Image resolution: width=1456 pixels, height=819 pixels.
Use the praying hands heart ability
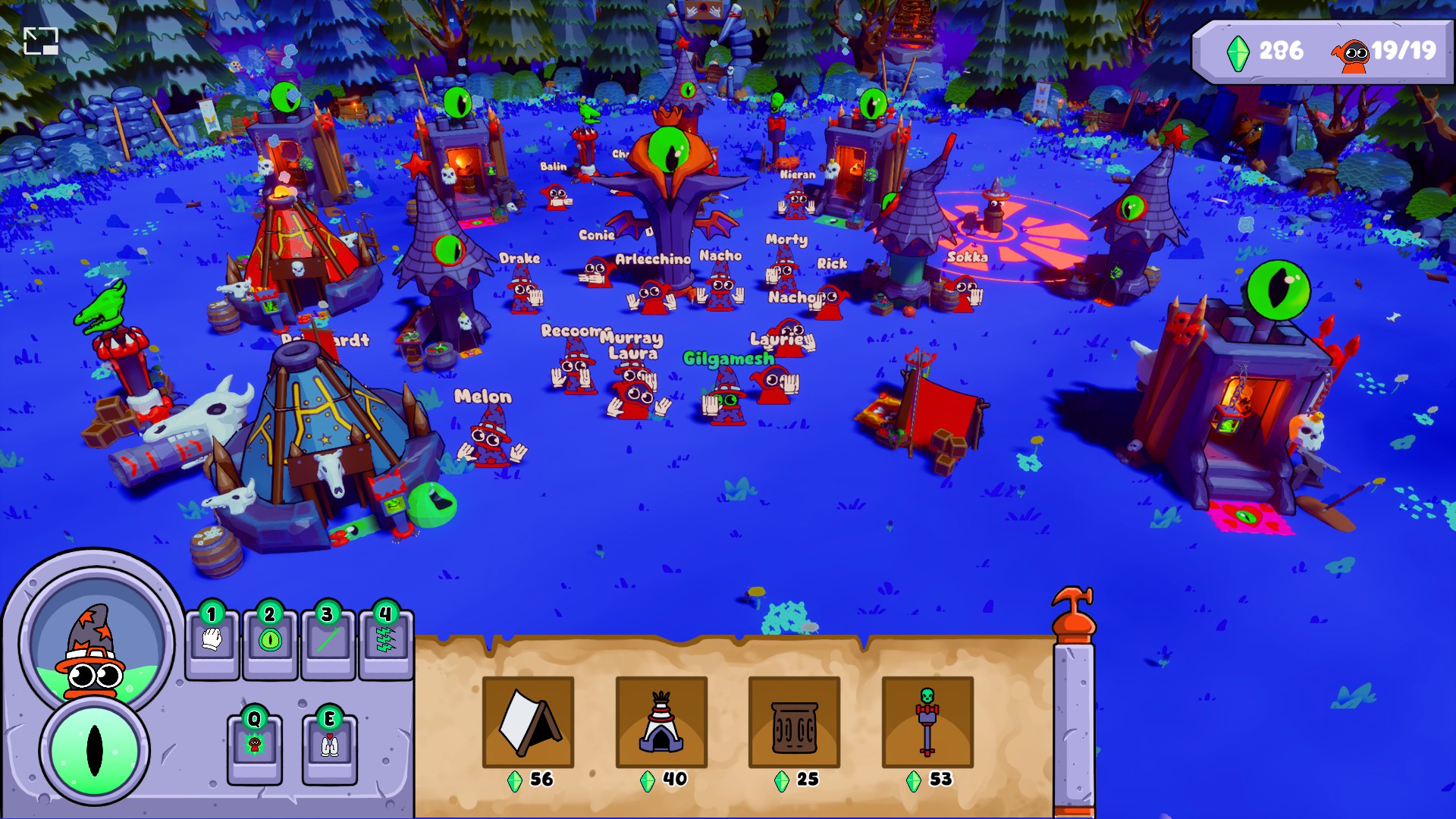329,747
